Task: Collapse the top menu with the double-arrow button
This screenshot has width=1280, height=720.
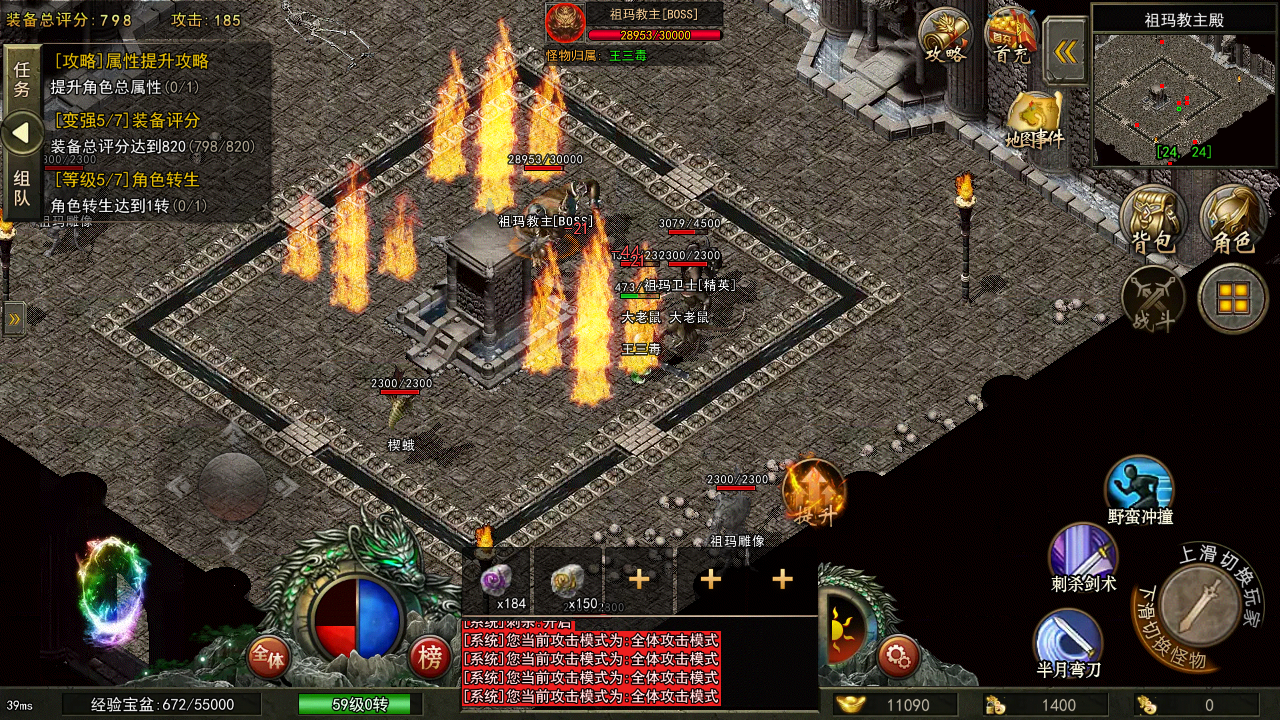Action: point(1066,51)
